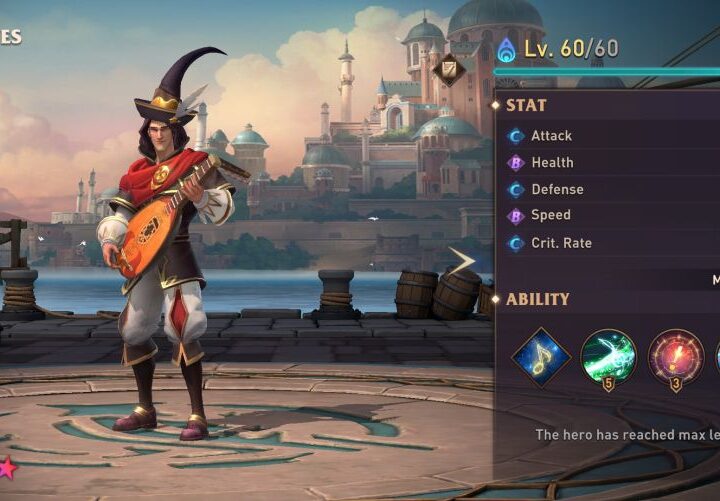720x501 pixels.
Task: Open the diamond-shaped notes icon beside the level
Action: (449, 69)
